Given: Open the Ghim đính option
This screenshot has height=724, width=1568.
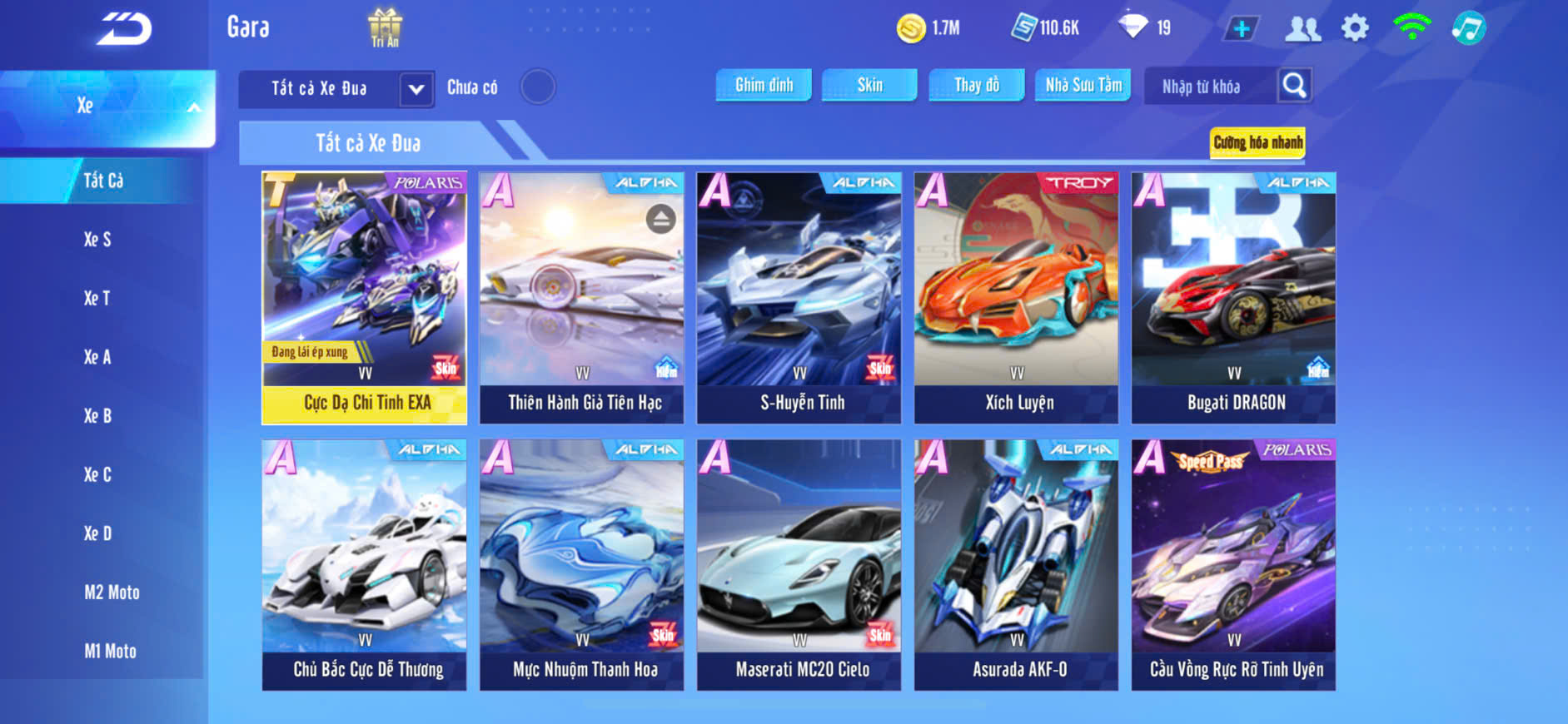Looking at the screenshot, I should coord(764,85).
